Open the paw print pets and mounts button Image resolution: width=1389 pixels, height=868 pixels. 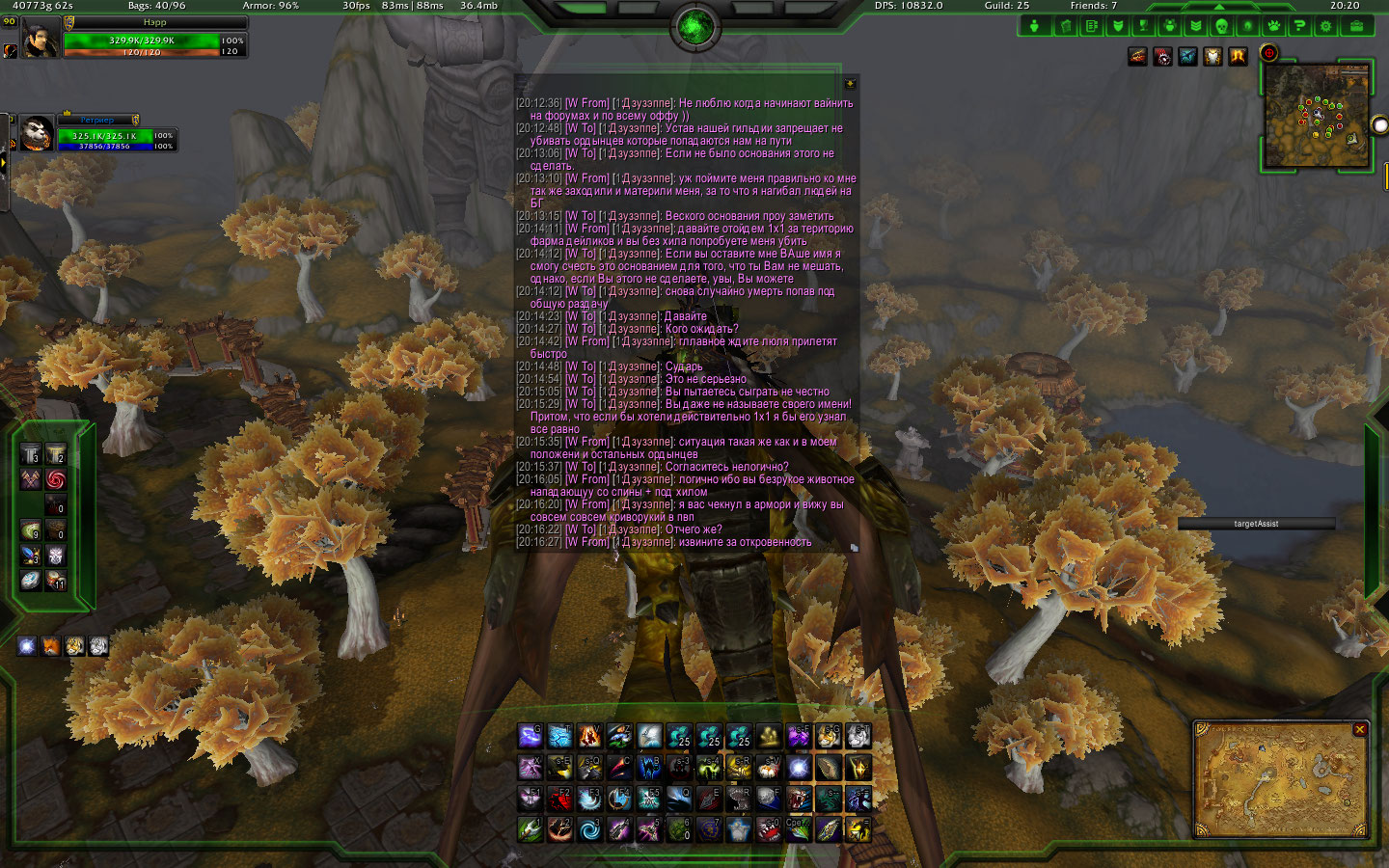tap(1273, 26)
